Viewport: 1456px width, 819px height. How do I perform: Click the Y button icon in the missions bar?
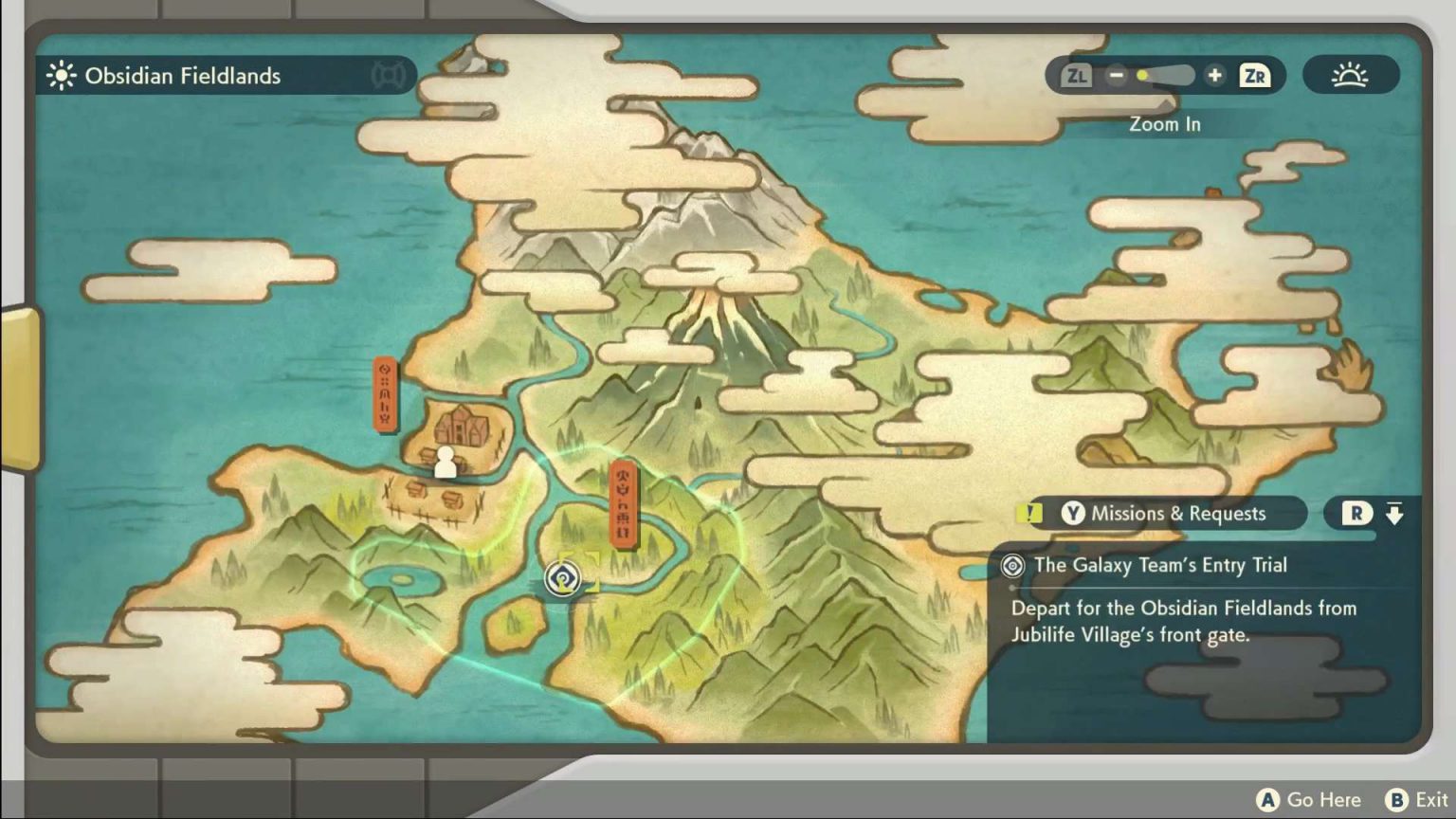(x=1073, y=513)
